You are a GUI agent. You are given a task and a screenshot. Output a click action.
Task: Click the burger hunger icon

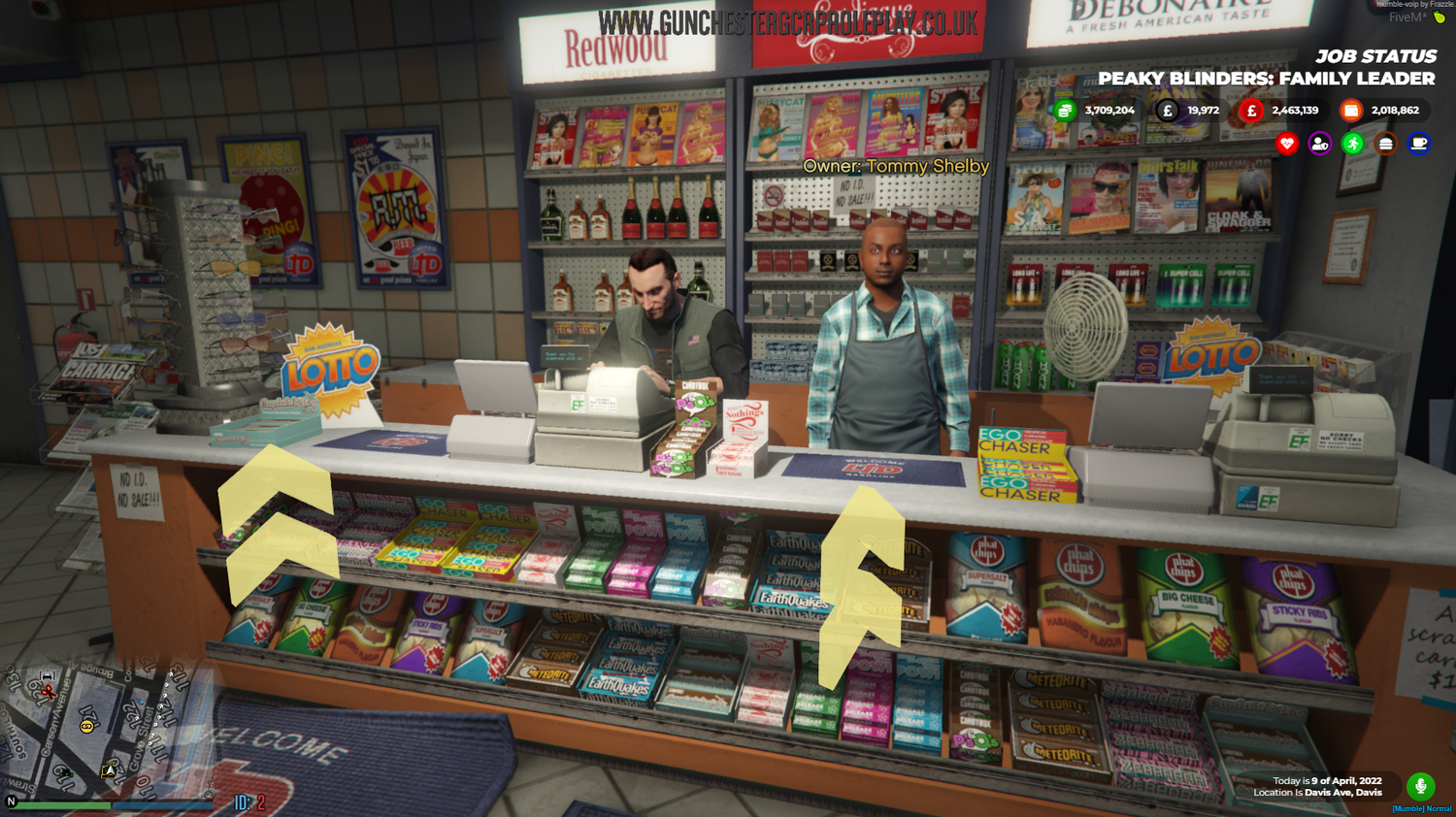(x=1385, y=143)
